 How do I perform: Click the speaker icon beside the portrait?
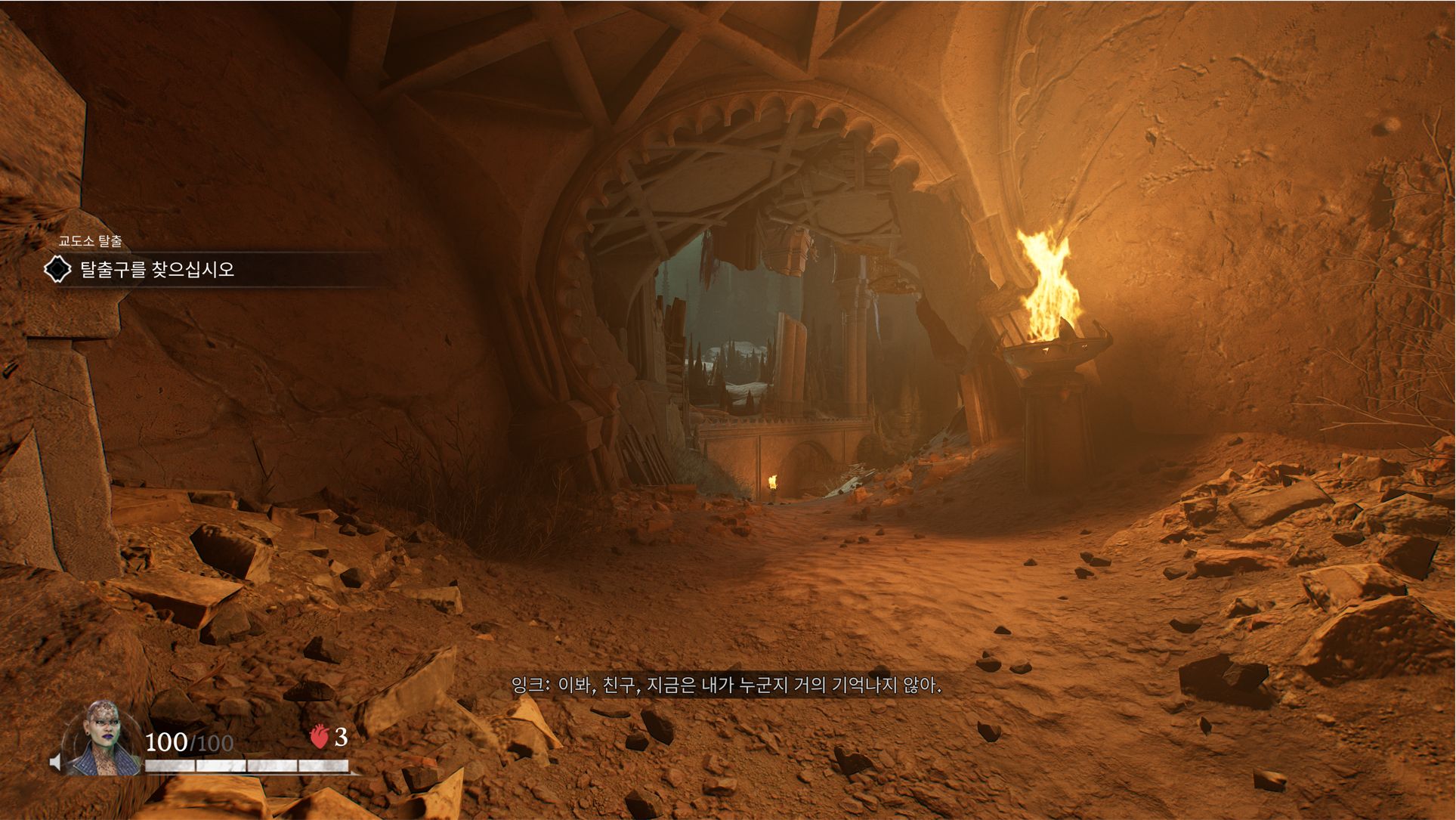tap(56, 762)
